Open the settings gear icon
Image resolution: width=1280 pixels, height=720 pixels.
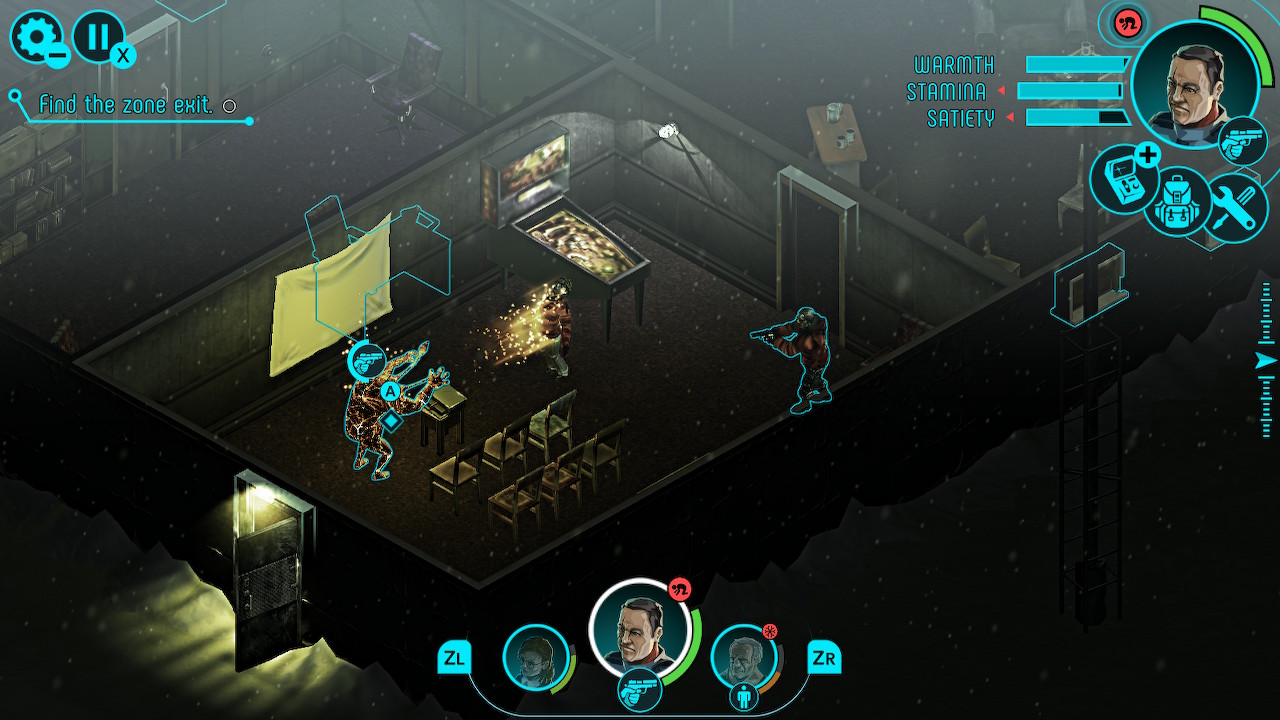[35, 35]
